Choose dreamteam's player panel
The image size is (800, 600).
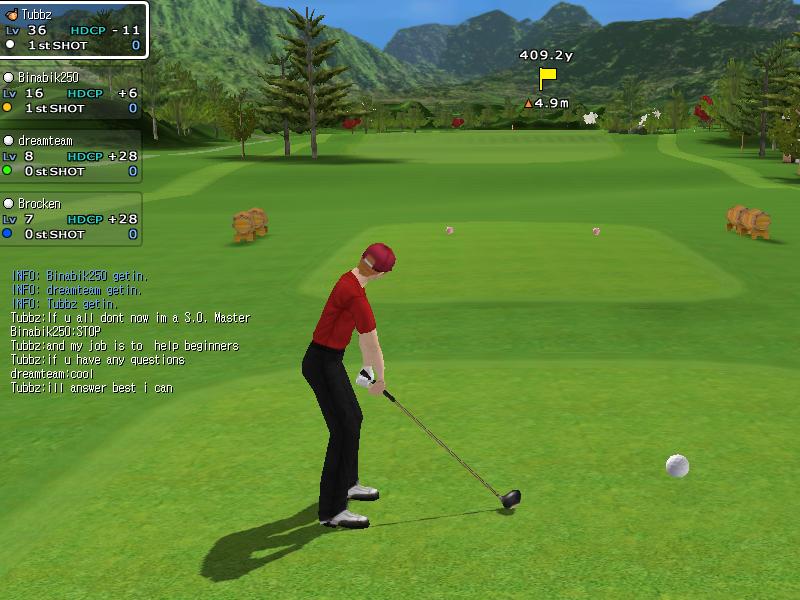(x=70, y=156)
